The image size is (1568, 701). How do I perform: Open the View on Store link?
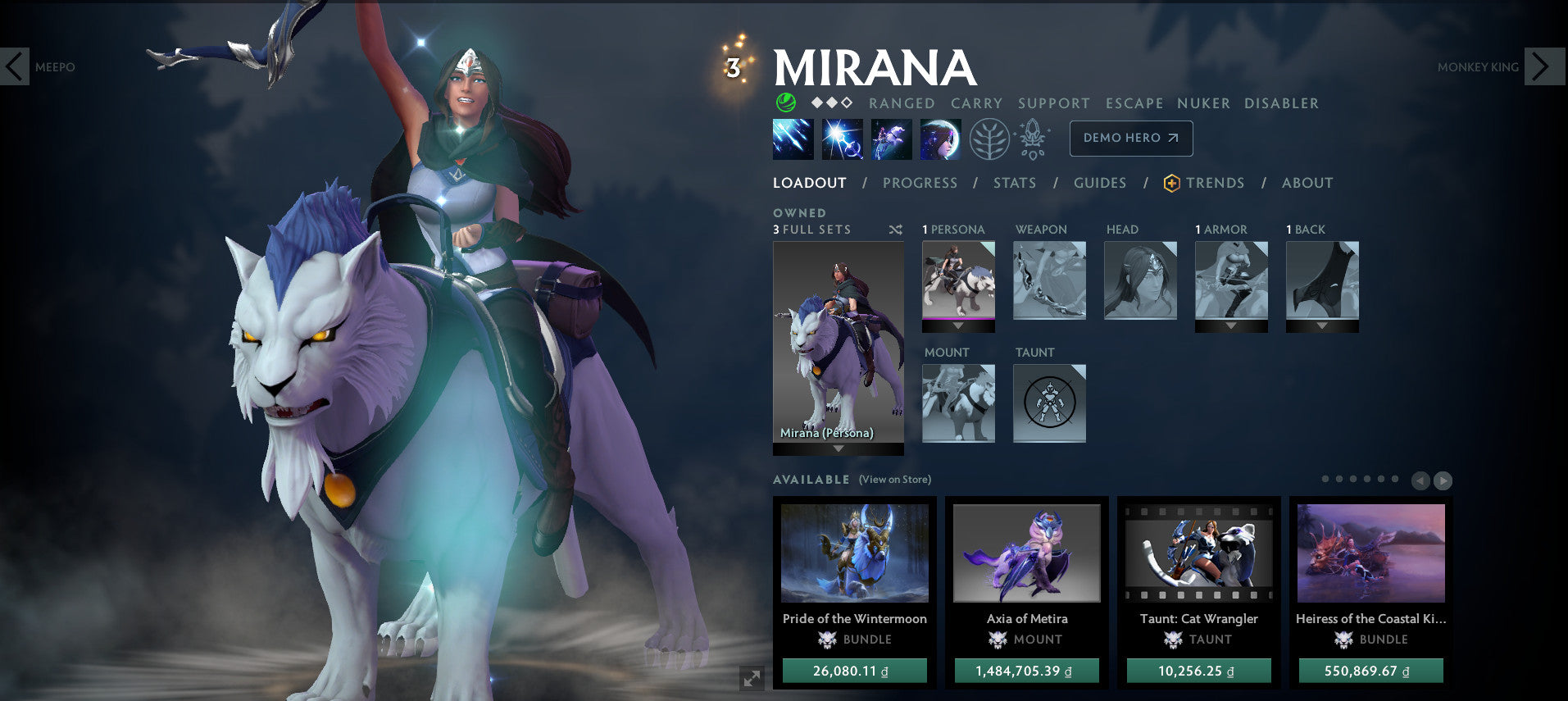pos(893,480)
